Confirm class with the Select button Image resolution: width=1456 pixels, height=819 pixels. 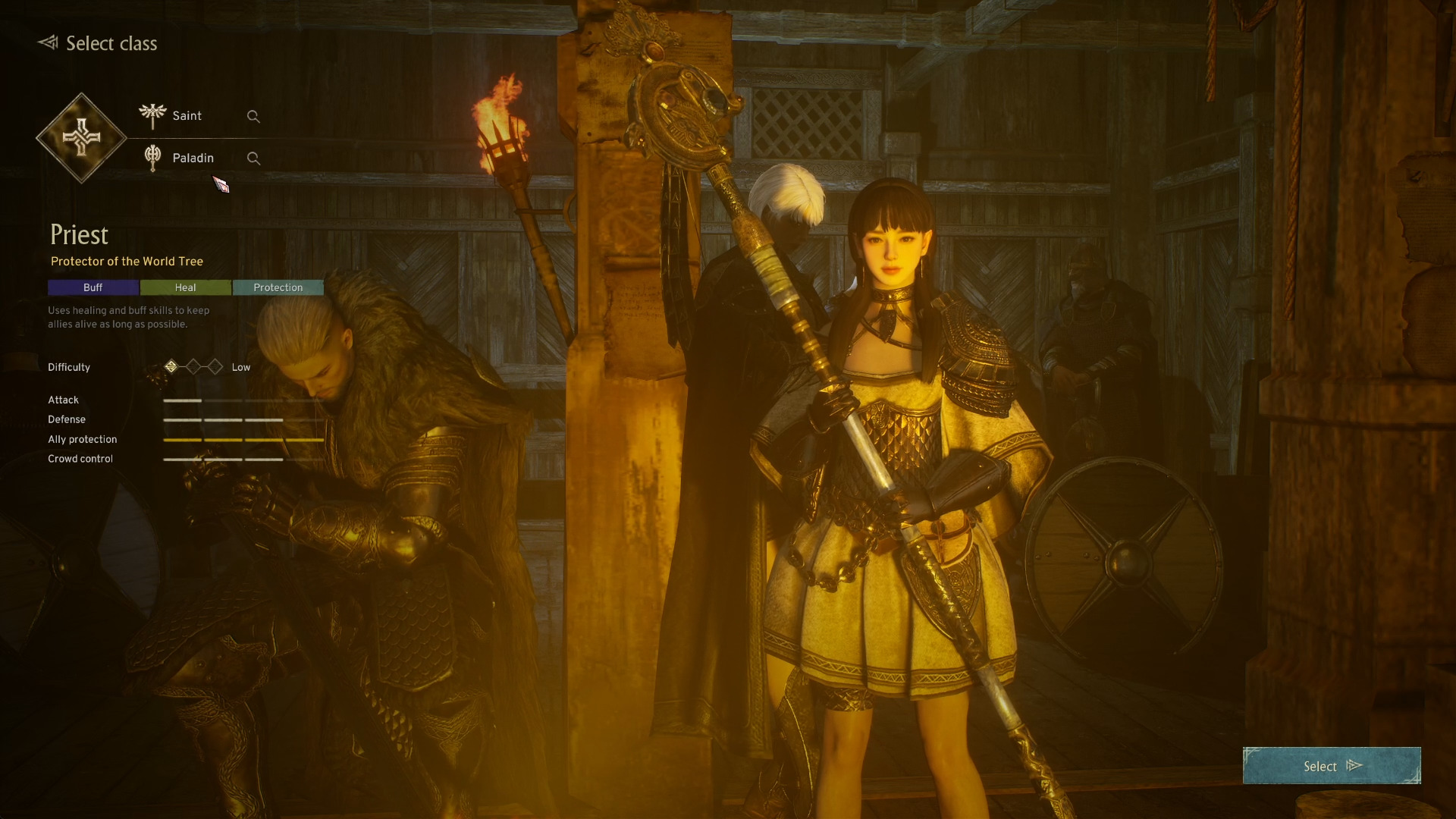pyautogui.click(x=1331, y=766)
